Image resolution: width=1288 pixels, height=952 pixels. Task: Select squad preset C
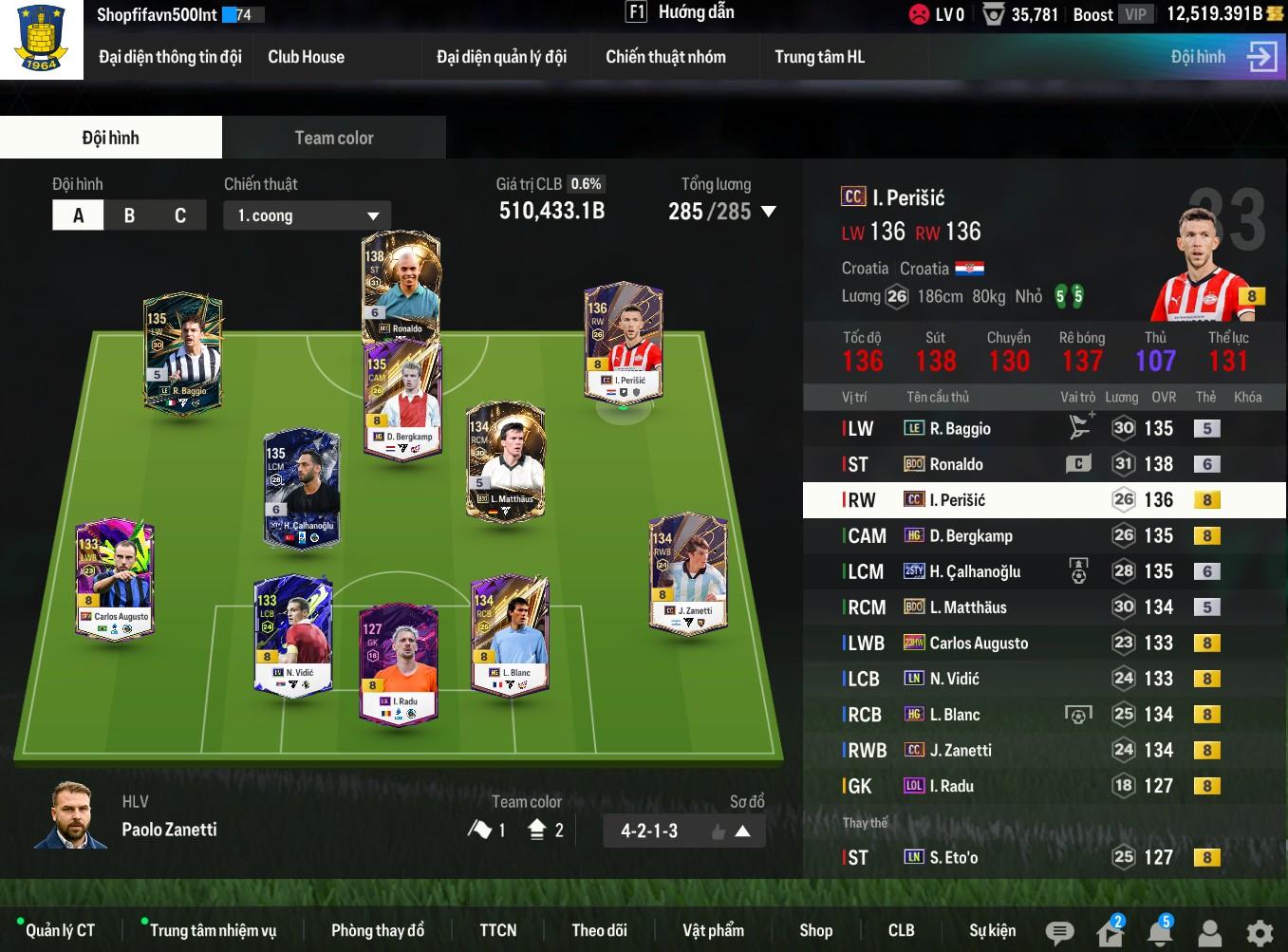(180, 215)
